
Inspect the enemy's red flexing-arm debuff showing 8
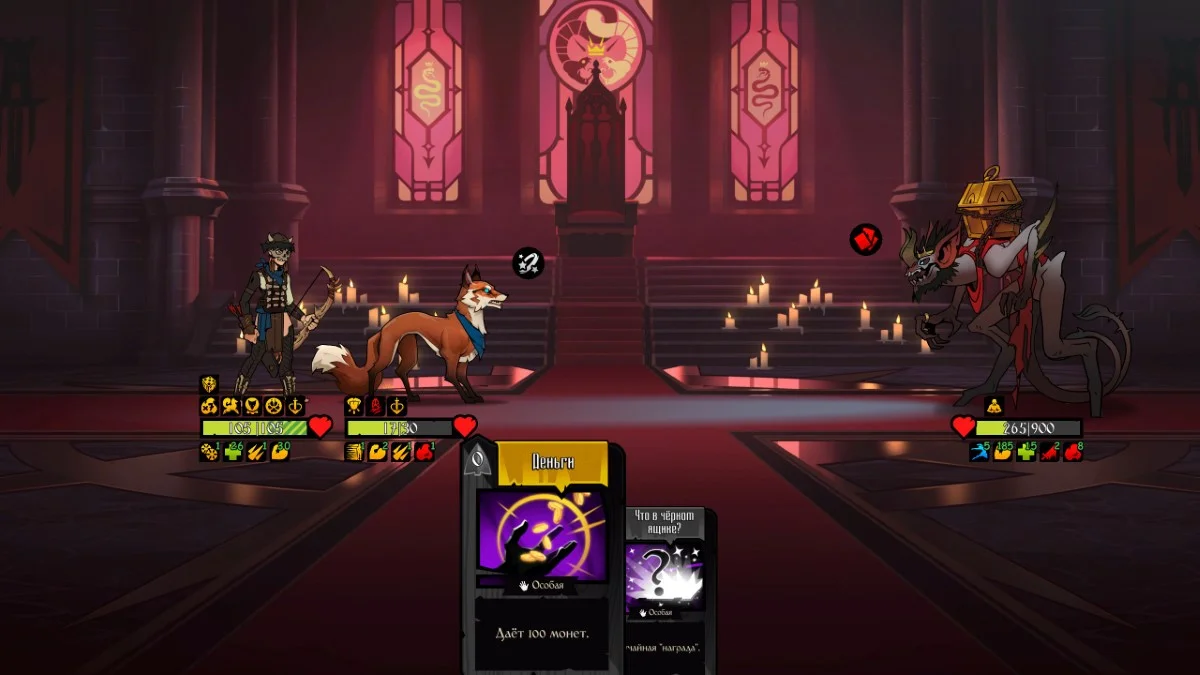pos(1073,452)
